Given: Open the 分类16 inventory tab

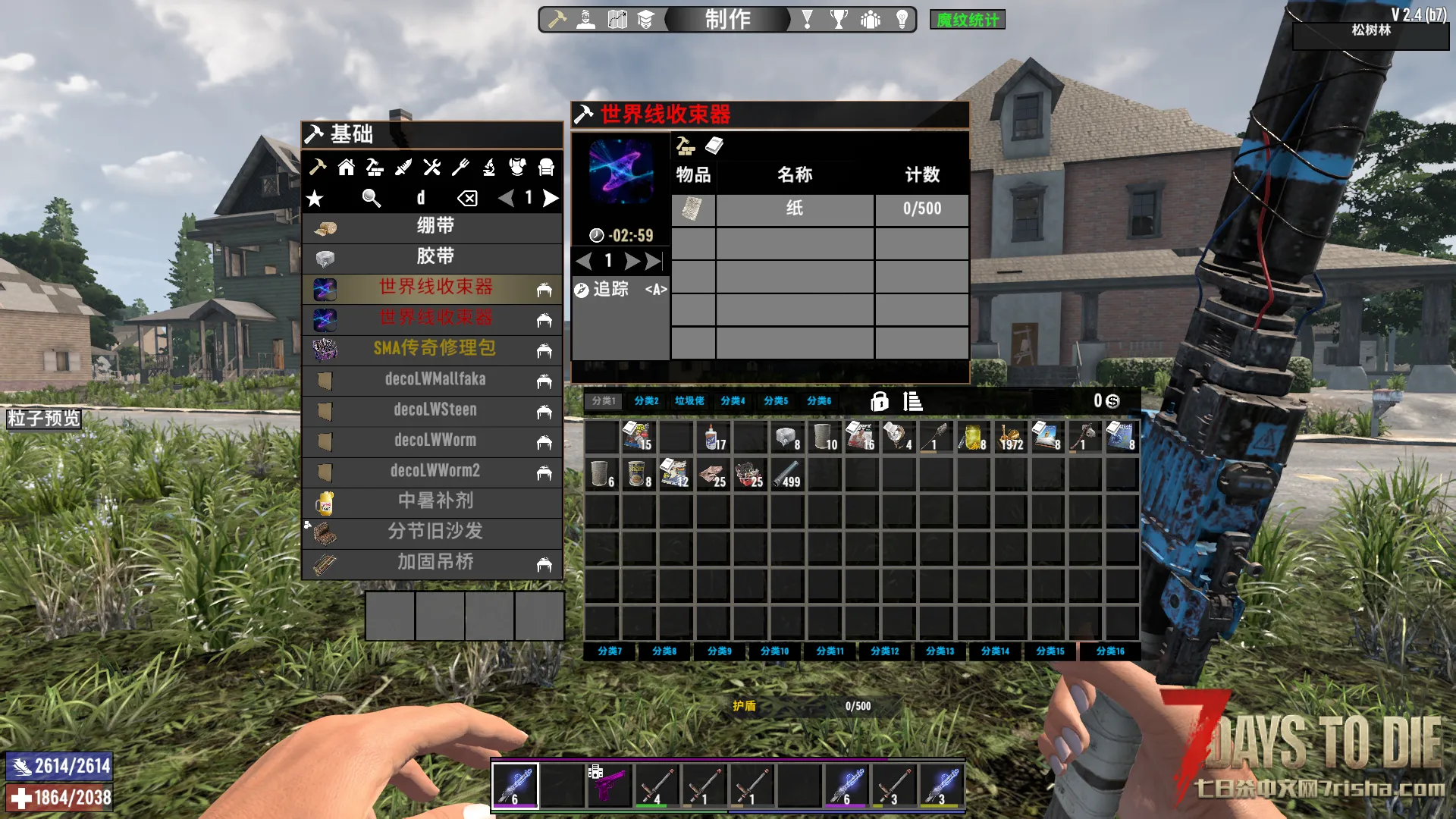Looking at the screenshot, I should click(x=1109, y=651).
